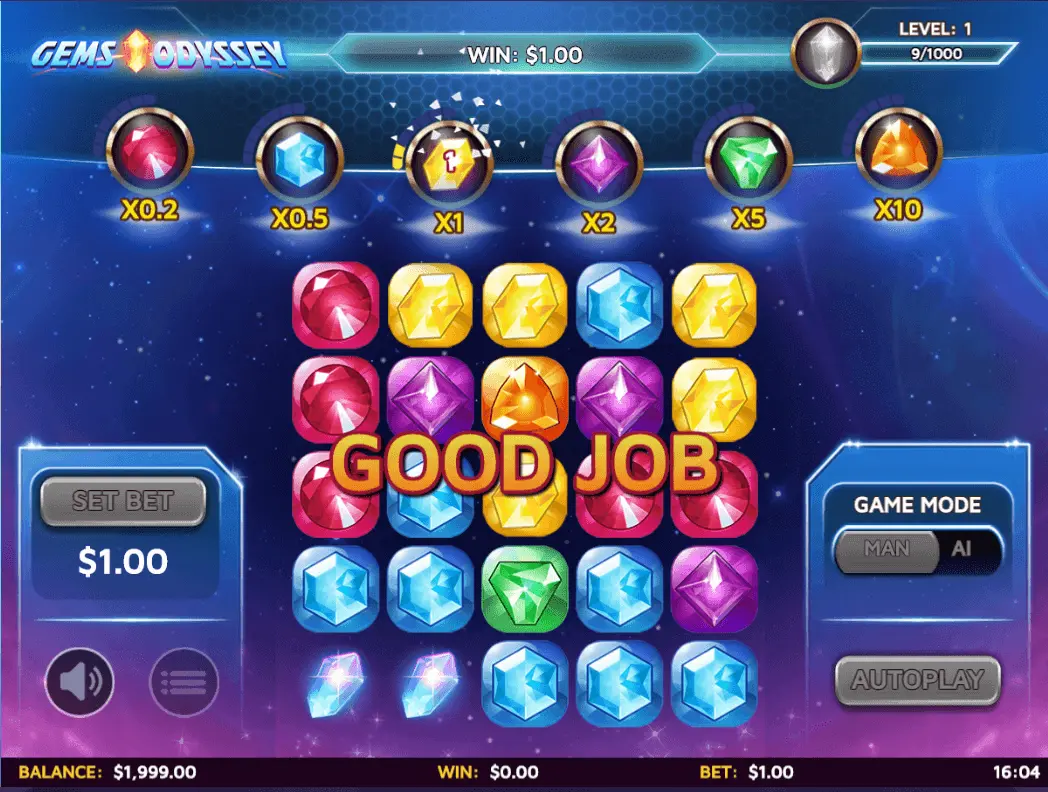The height and width of the screenshot is (792, 1048).
Task: Click the red gem X0.2 payout icon
Action: [149, 153]
